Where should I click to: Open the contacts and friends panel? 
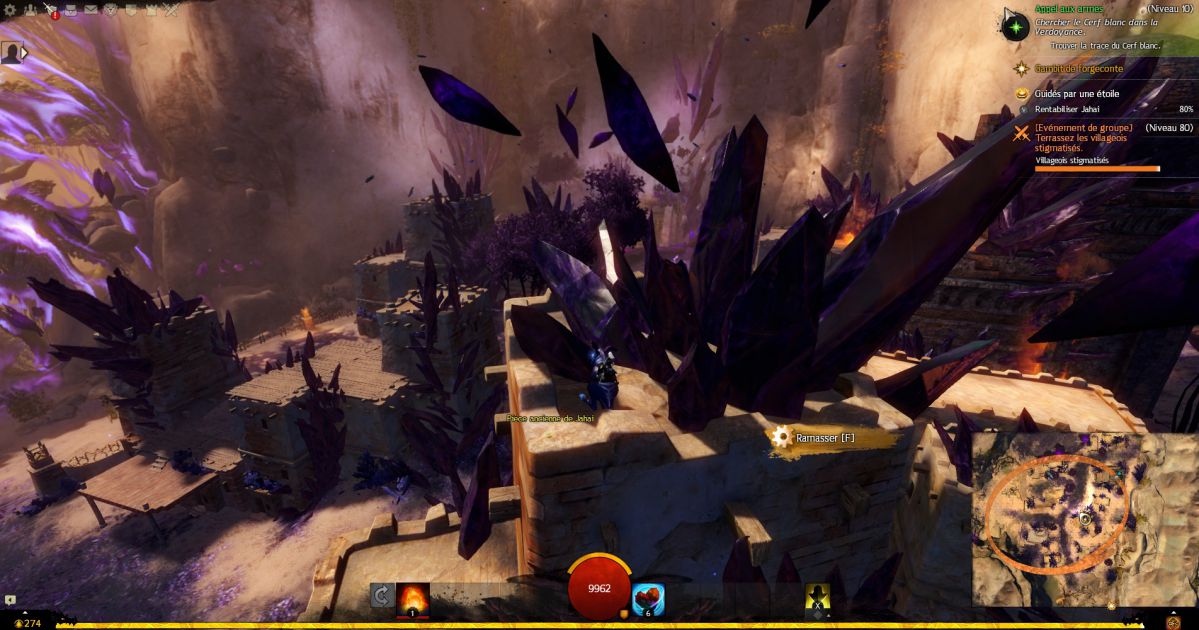click(x=29, y=10)
